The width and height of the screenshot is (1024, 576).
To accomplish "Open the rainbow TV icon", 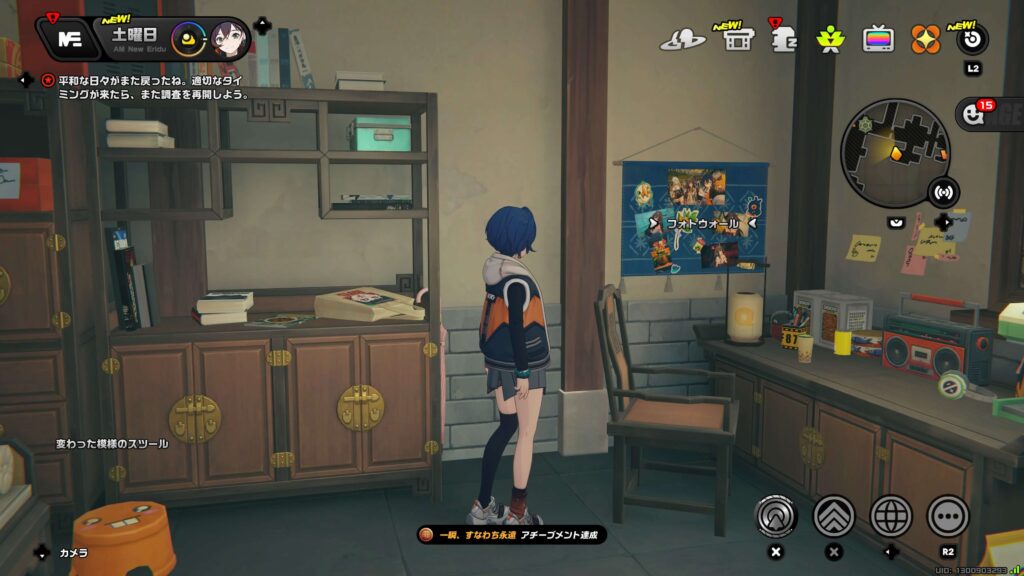I will pos(878,40).
